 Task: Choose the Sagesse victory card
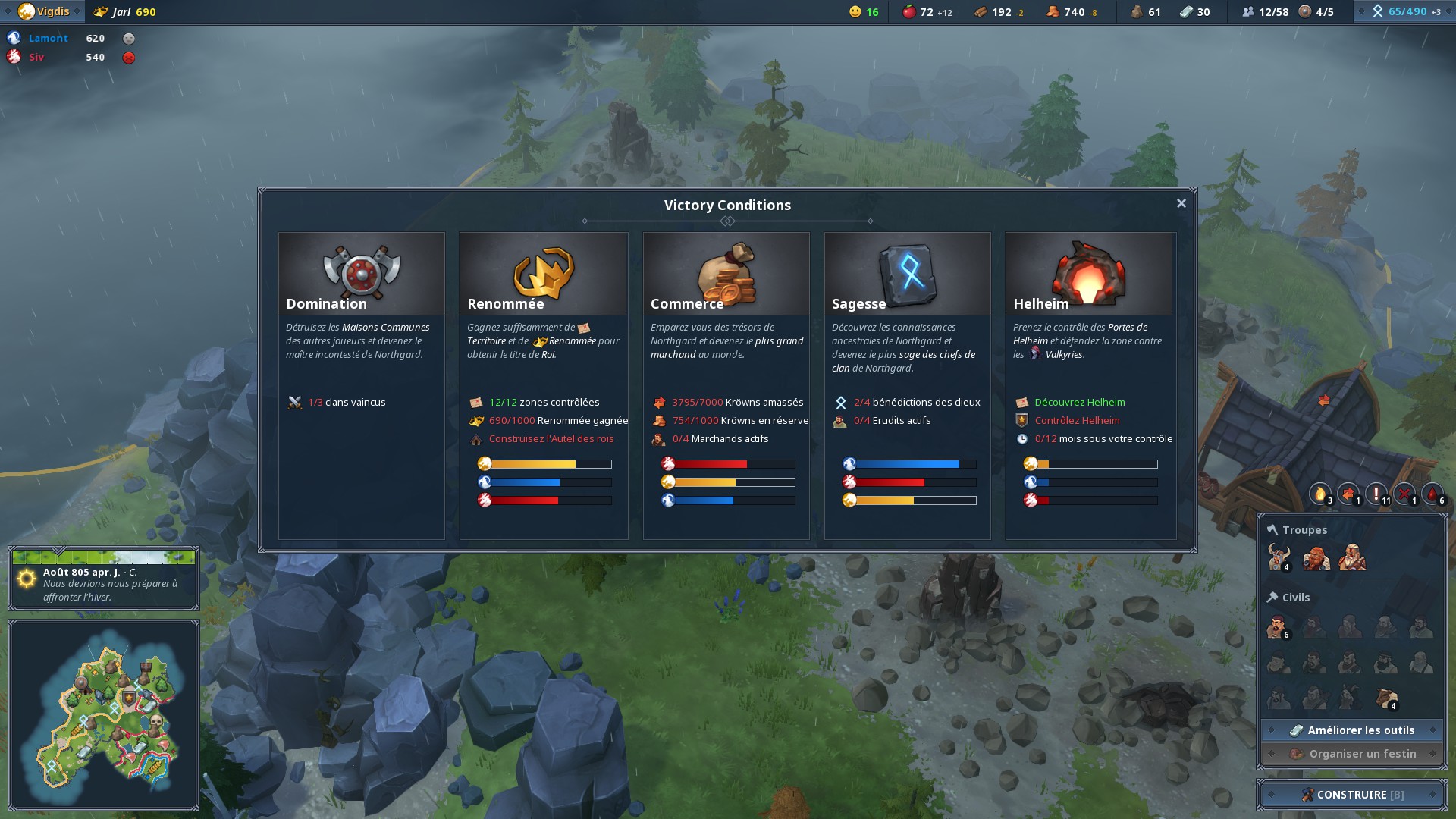[907, 274]
